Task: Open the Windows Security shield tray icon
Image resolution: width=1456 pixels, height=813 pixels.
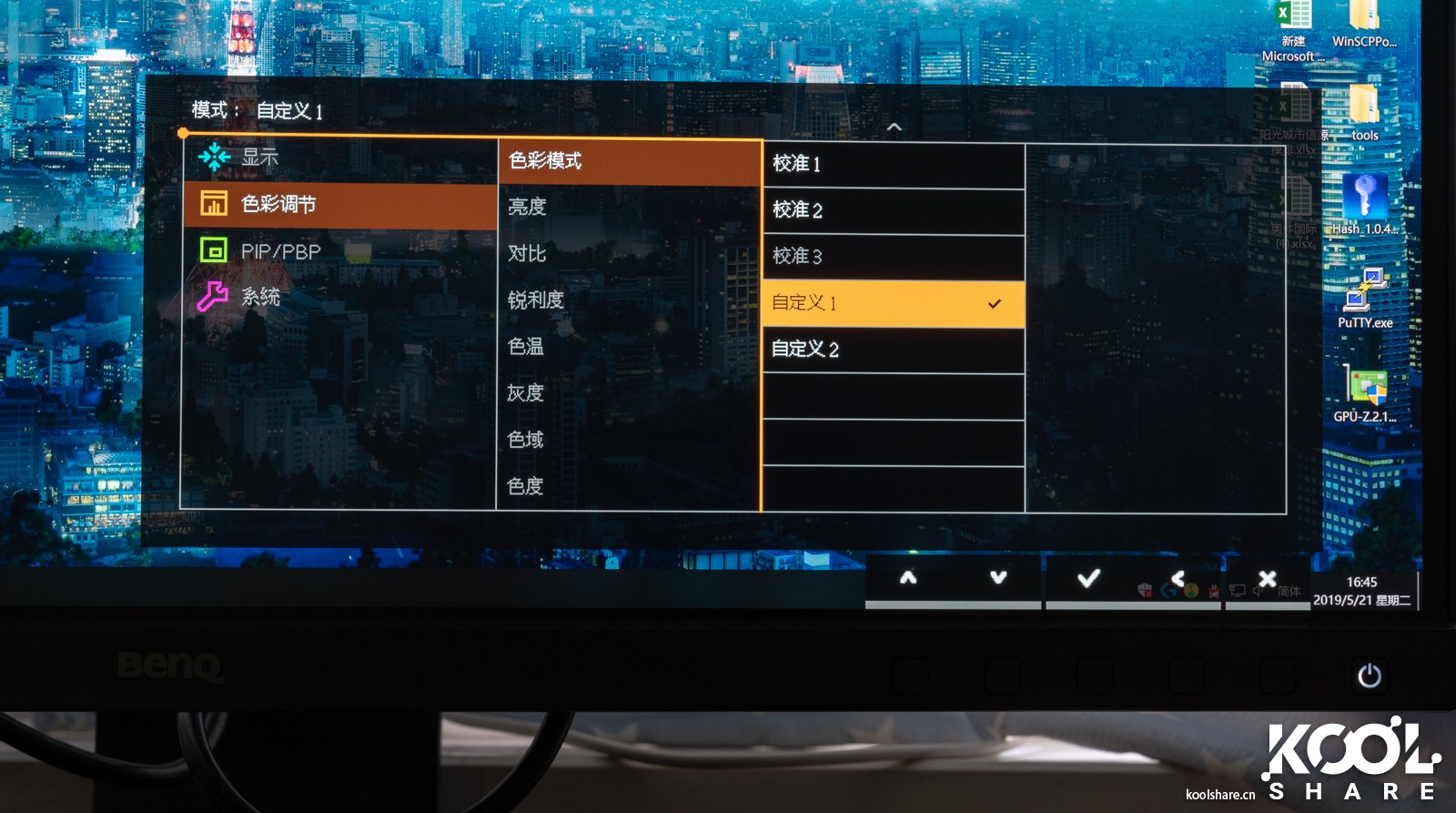Action: tap(1145, 590)
